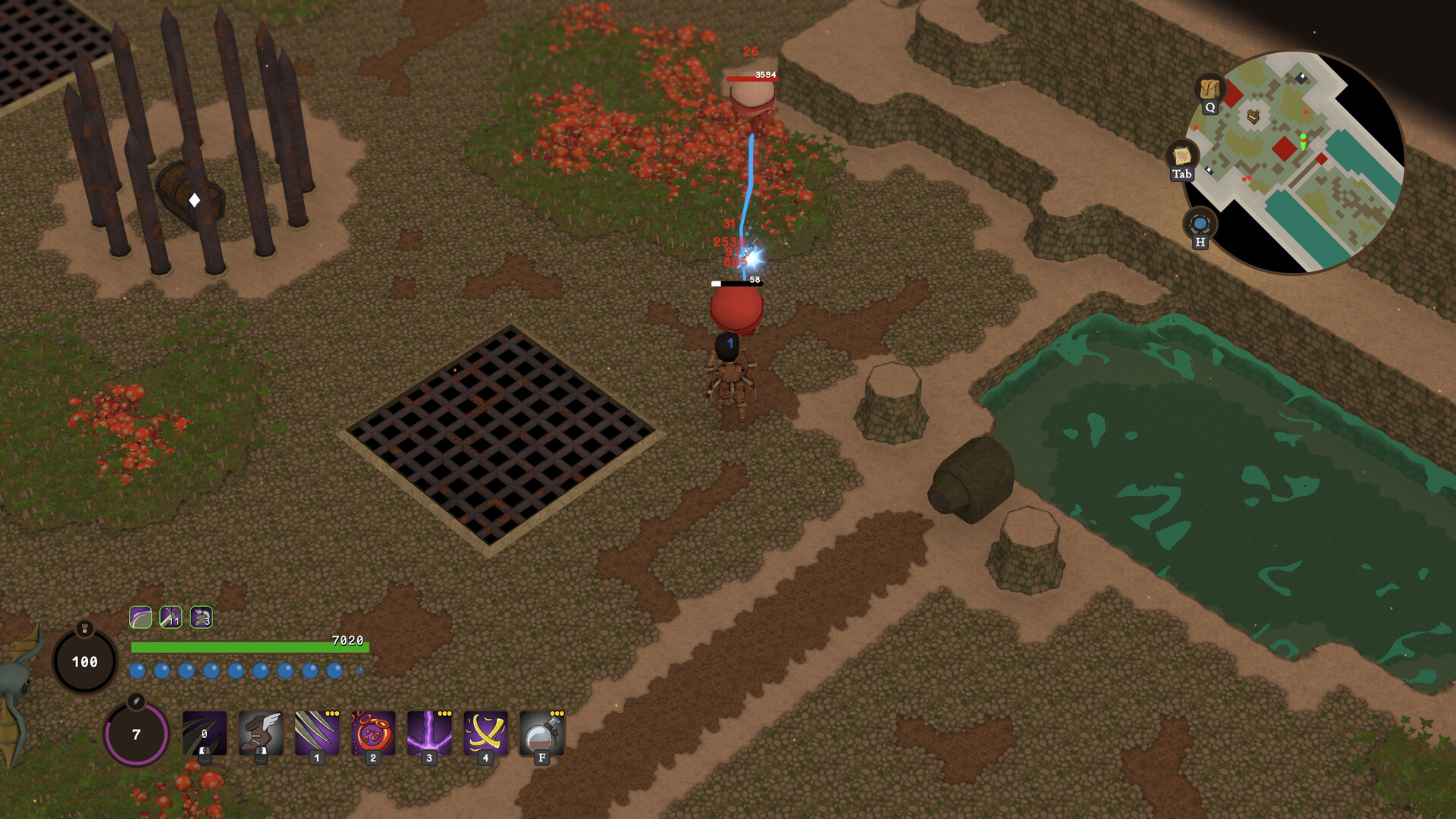Click the medal badge above level circle

[x=85, y=629]
